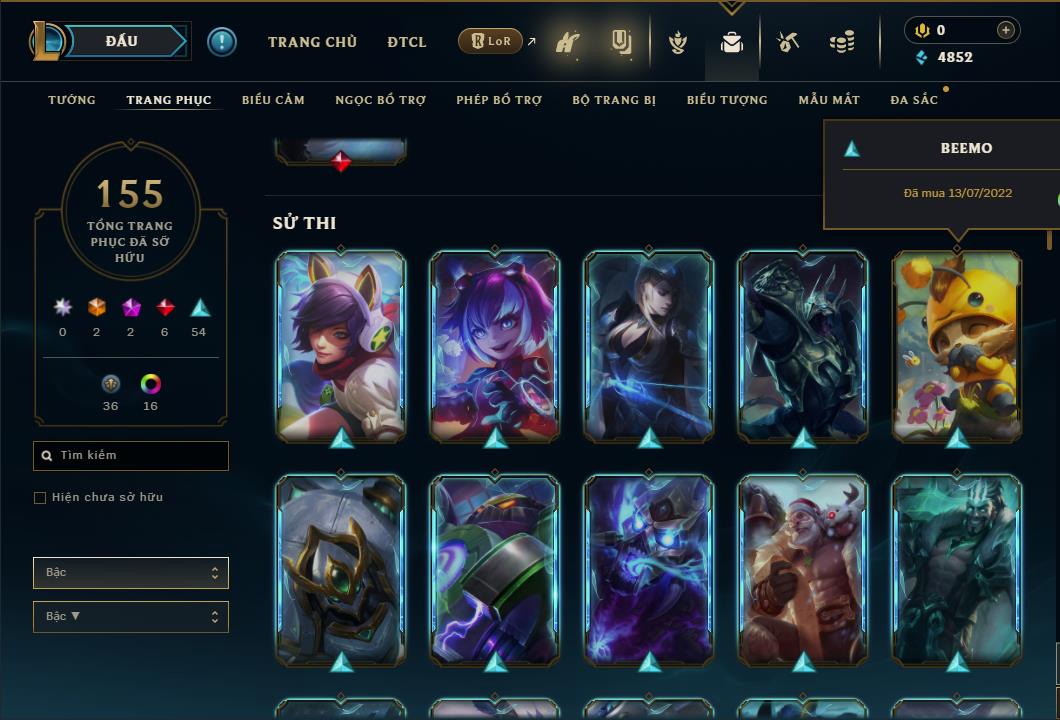Open the collection briefcase icon
This screenshot has width=1060, height=720.
(x=732, y=42)
